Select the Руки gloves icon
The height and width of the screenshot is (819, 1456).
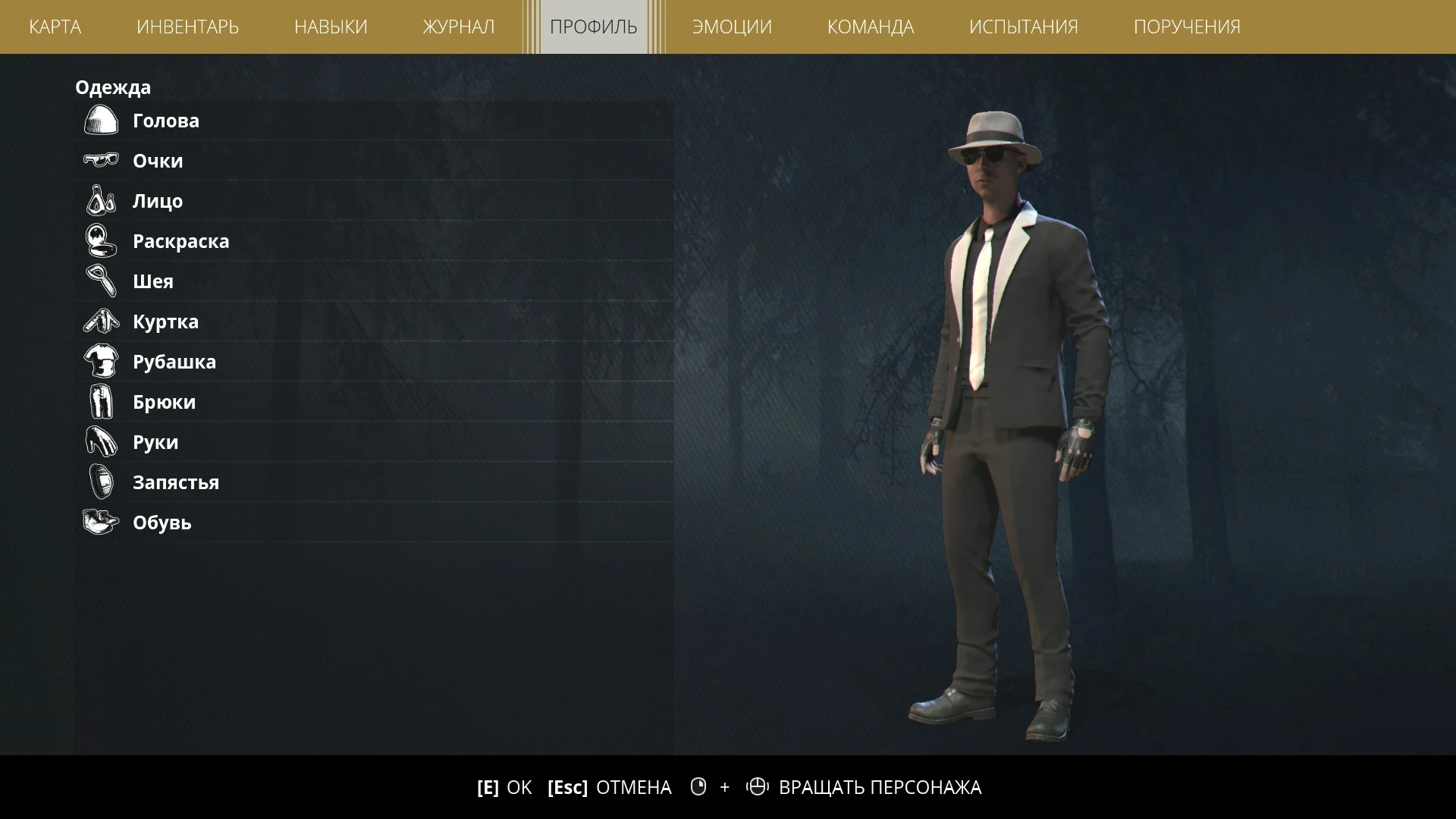(x=100, y=441)
